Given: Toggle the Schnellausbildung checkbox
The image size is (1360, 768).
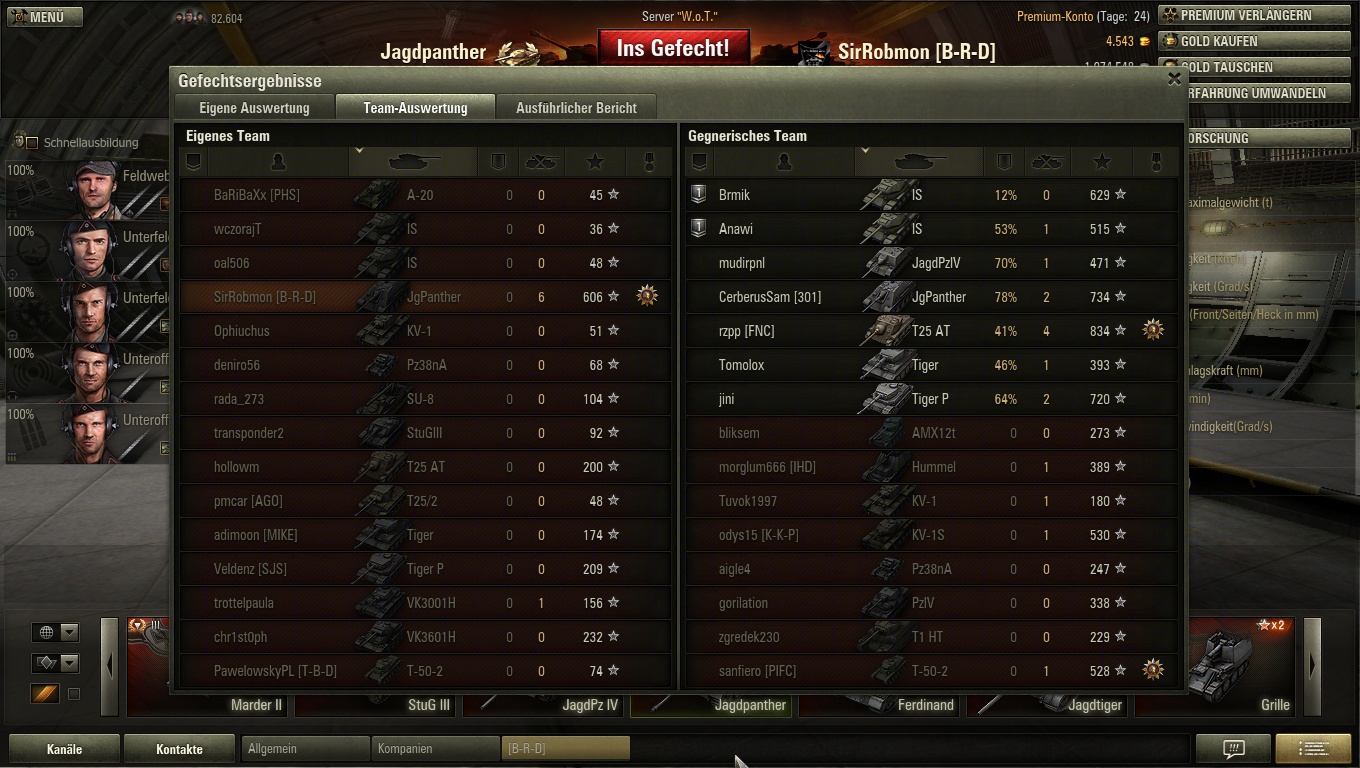Looking at the screenshot, I should pos(32,143).
